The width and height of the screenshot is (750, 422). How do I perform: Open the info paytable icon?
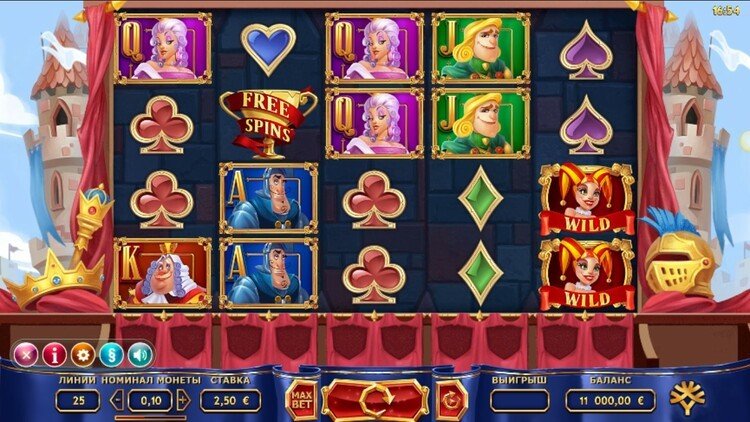[54, 354]
